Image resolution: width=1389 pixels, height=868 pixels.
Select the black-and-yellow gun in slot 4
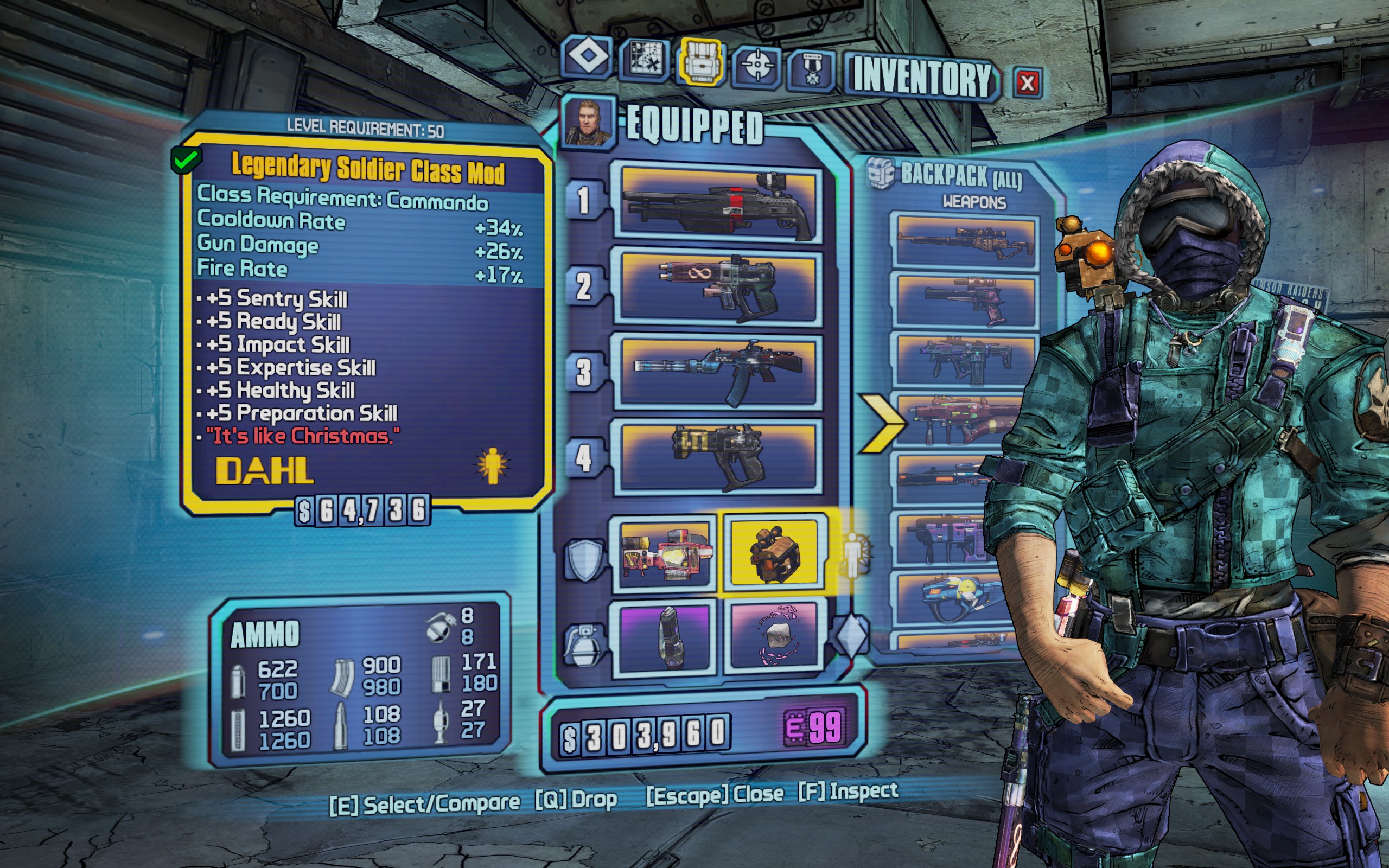click(x=718, y=456)
